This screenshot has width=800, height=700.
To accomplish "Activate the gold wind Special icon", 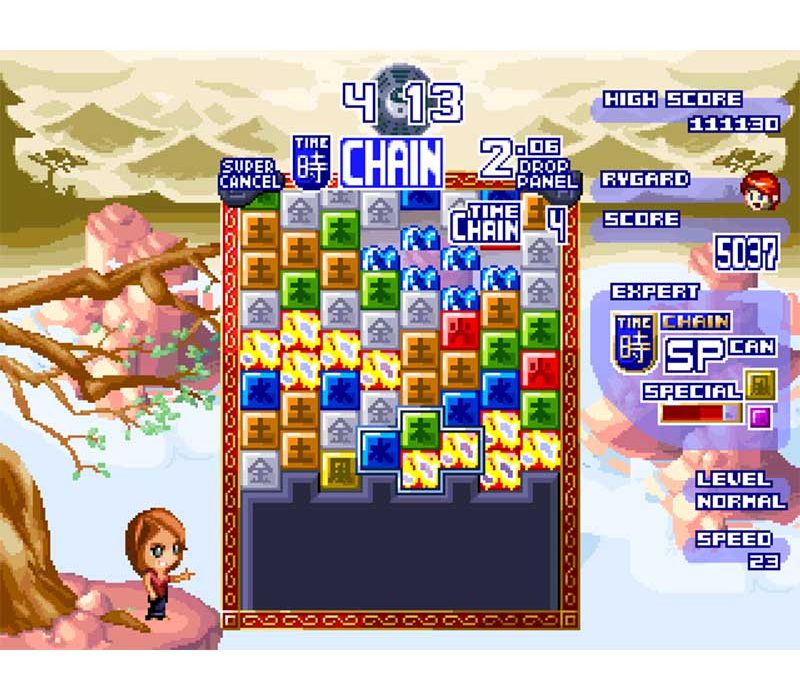I will coord(759,385).
